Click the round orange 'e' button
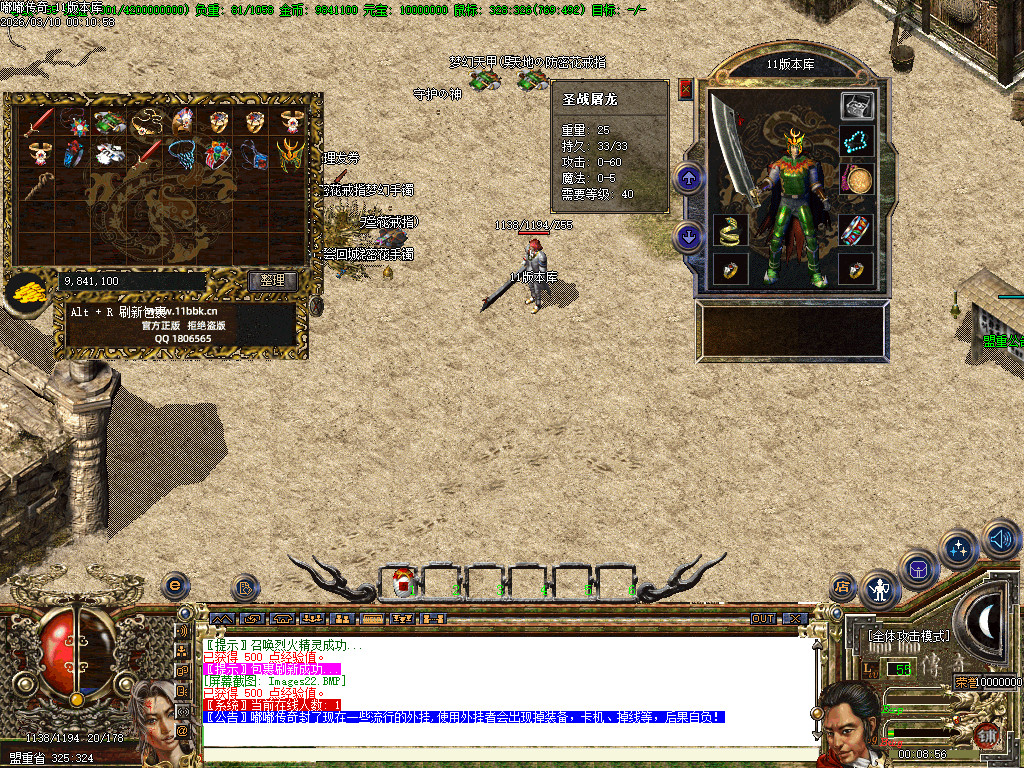Viewport: 1024px width, 768px height. tap(175, 584)
